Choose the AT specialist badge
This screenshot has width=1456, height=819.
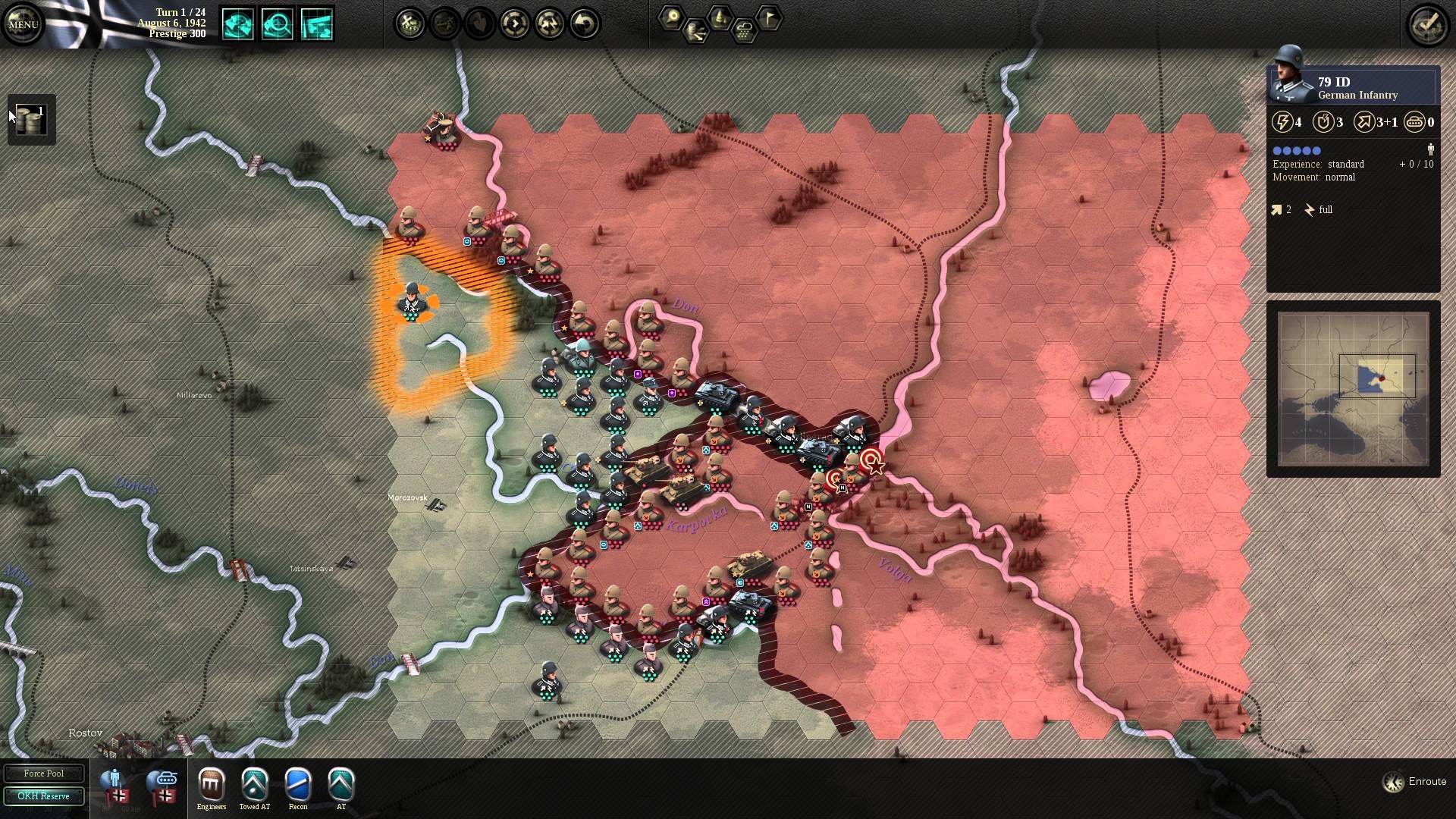tap(341, 785)
